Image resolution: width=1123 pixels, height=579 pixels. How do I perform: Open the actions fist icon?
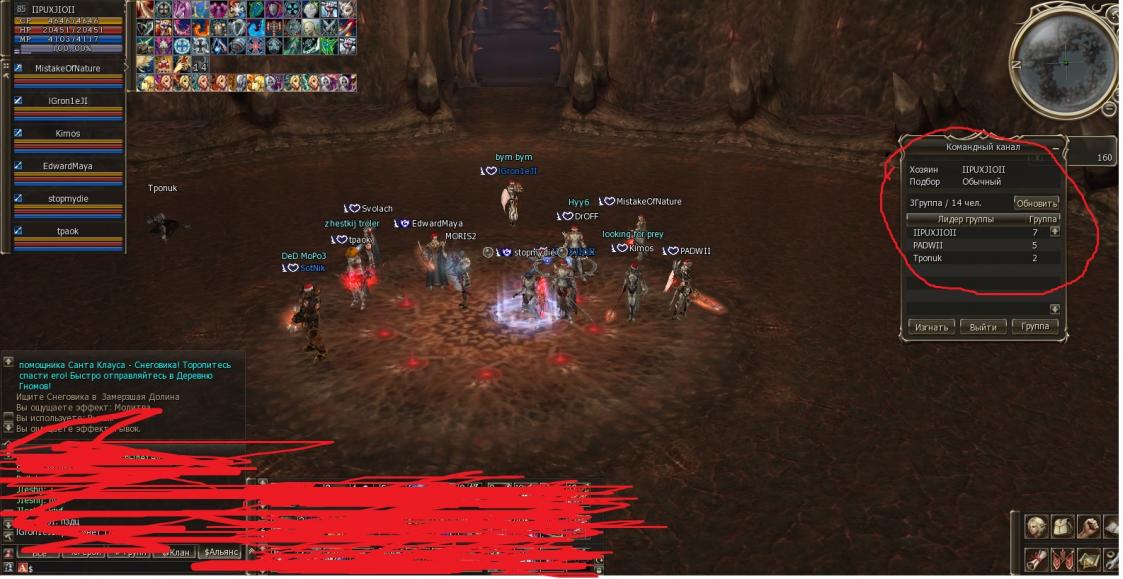(x=1088, y=527)
